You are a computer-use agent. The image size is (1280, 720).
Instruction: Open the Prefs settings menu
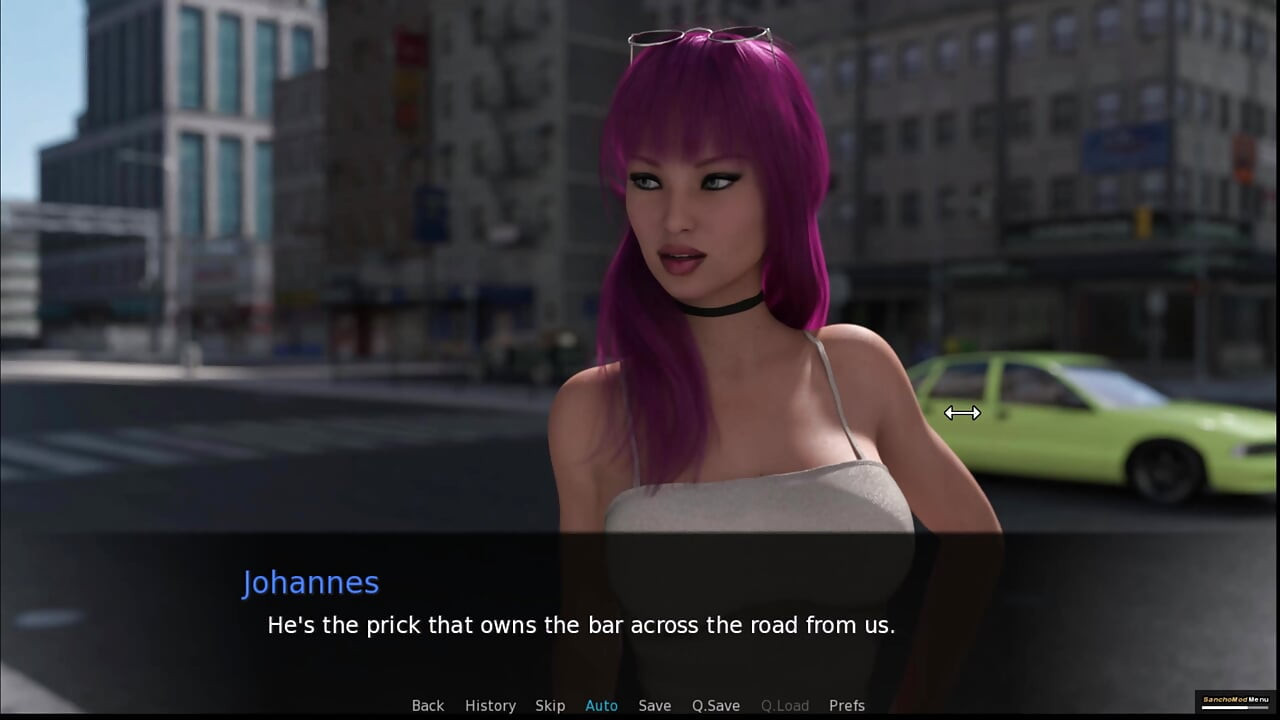pos(847,706)
